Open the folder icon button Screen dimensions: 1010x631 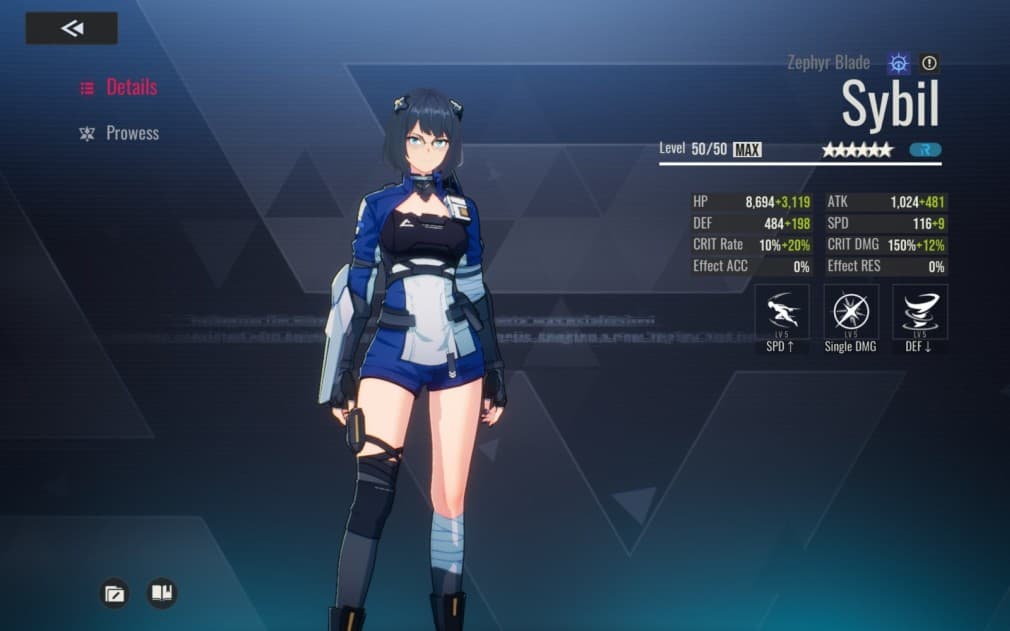pyautogui.click(x=115, y=594)
